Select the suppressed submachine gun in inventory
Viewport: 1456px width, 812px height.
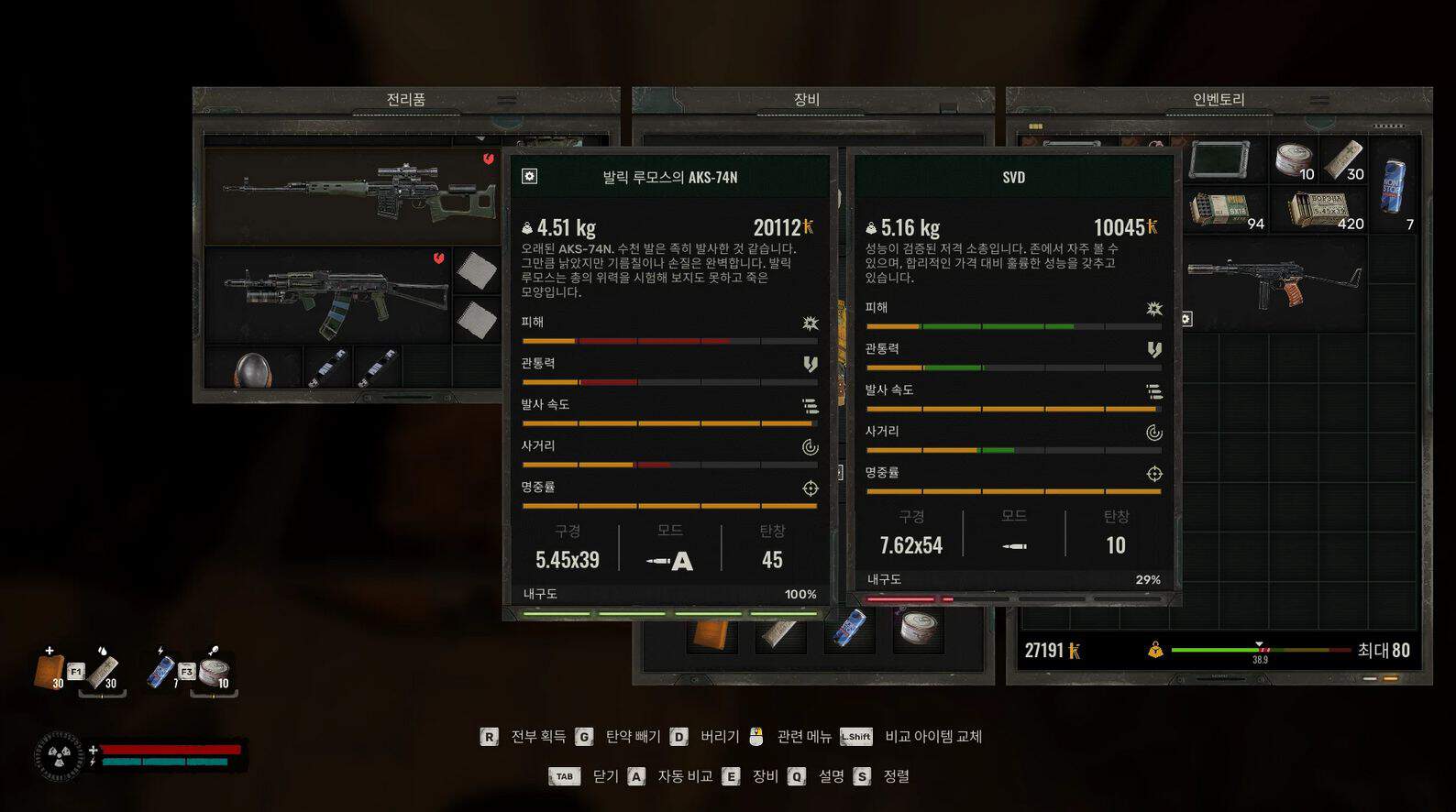pos(1273,282)
